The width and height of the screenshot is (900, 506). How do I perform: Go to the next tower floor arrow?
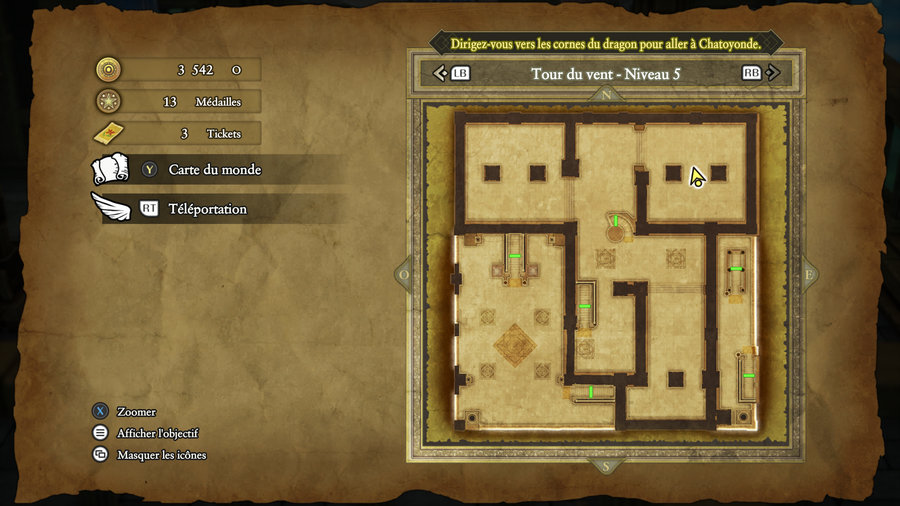(x=776, y=73)
